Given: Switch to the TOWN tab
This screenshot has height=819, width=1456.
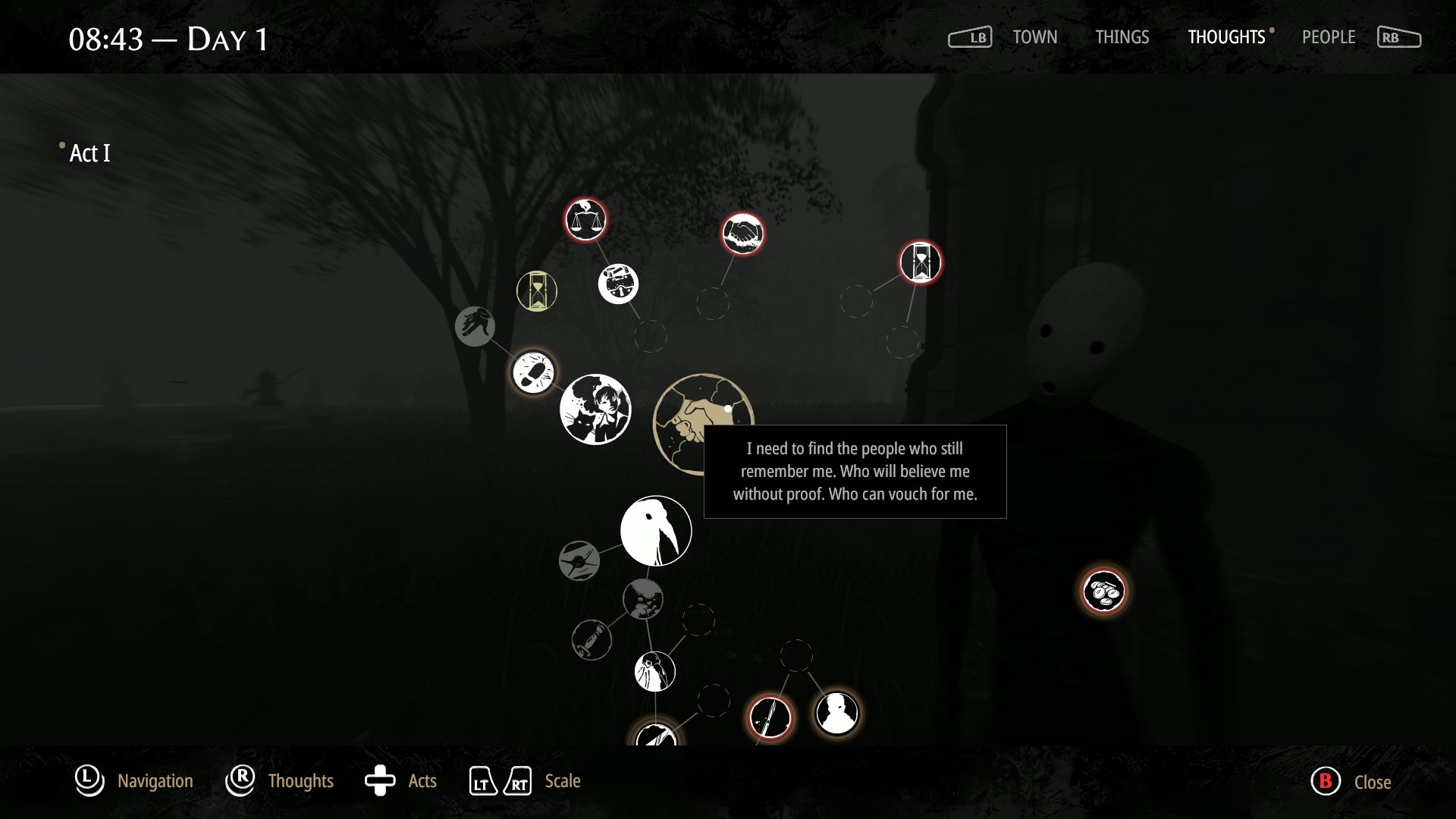Looking at the screenshot, I should pos(1034,37).
